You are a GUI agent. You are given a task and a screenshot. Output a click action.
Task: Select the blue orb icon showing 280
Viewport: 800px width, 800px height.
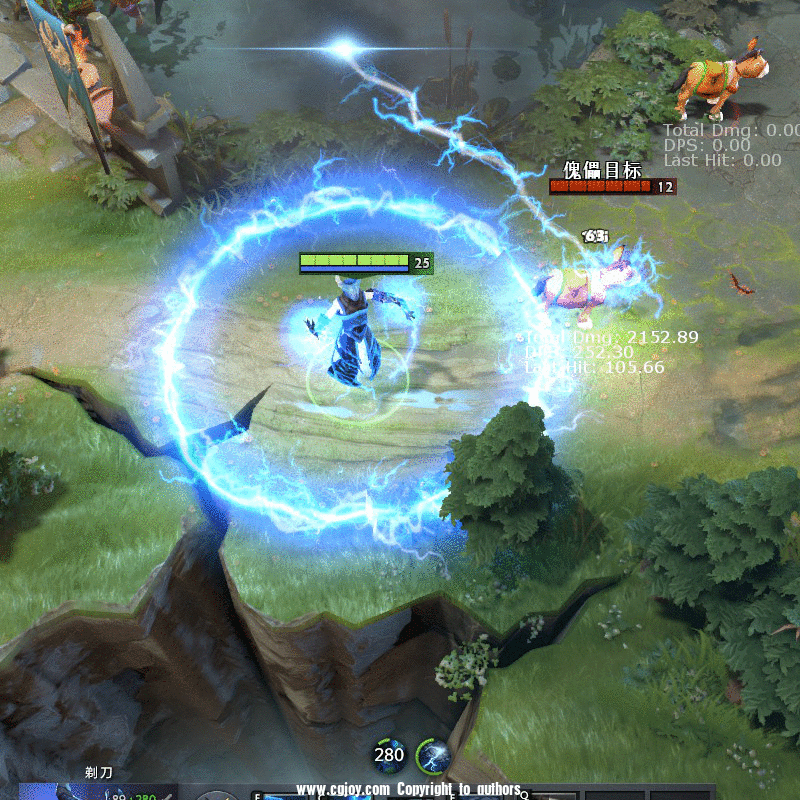[389, 755]
